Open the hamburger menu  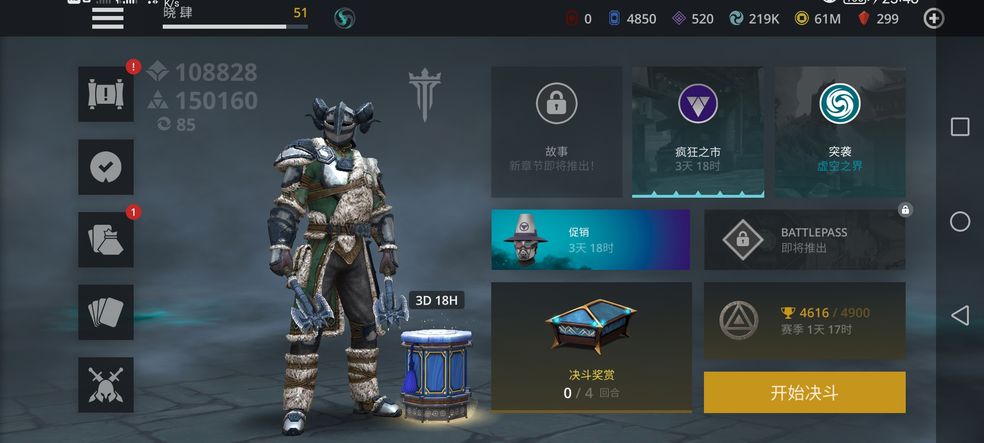tap(107, 18)
